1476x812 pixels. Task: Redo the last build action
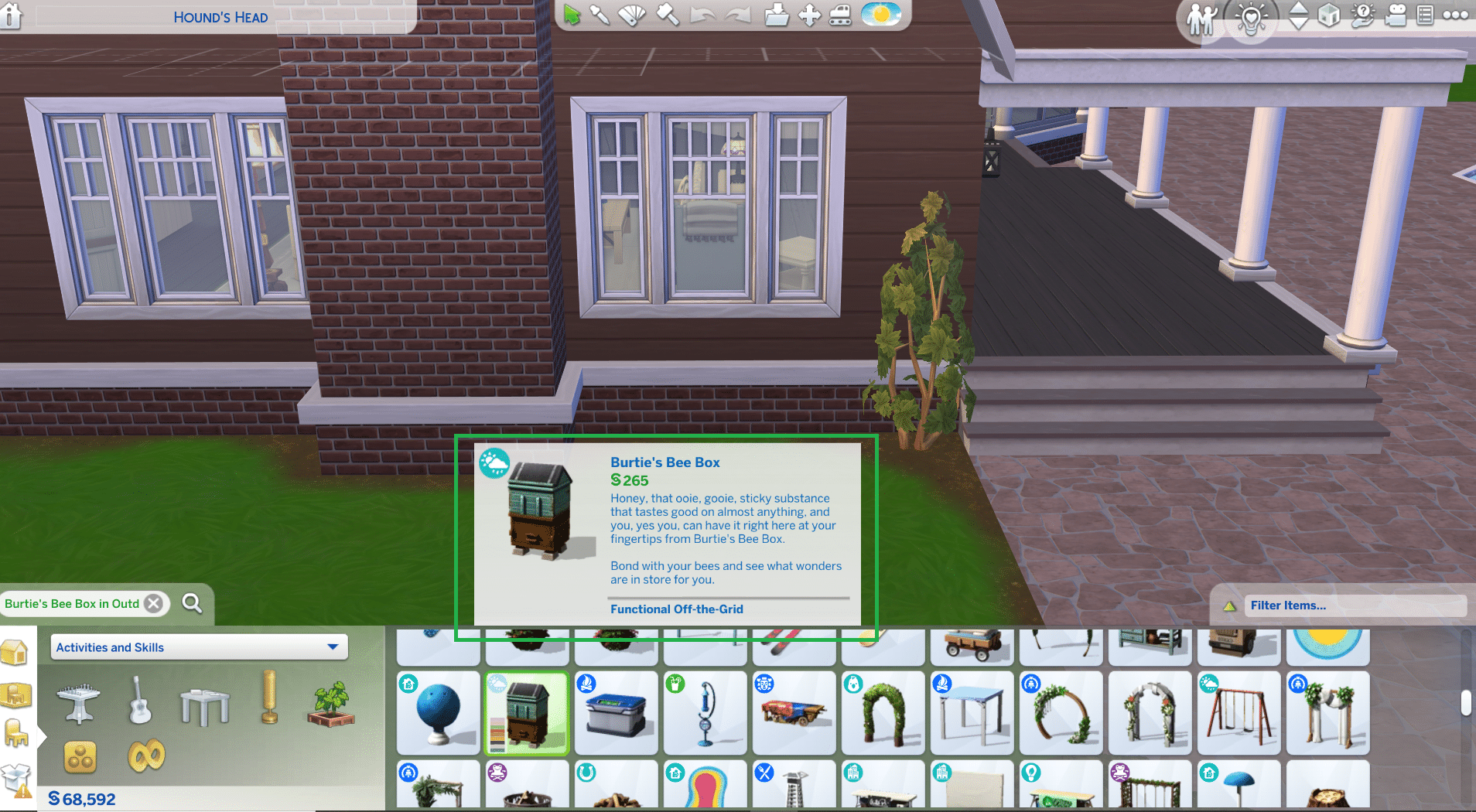(738, 15)
